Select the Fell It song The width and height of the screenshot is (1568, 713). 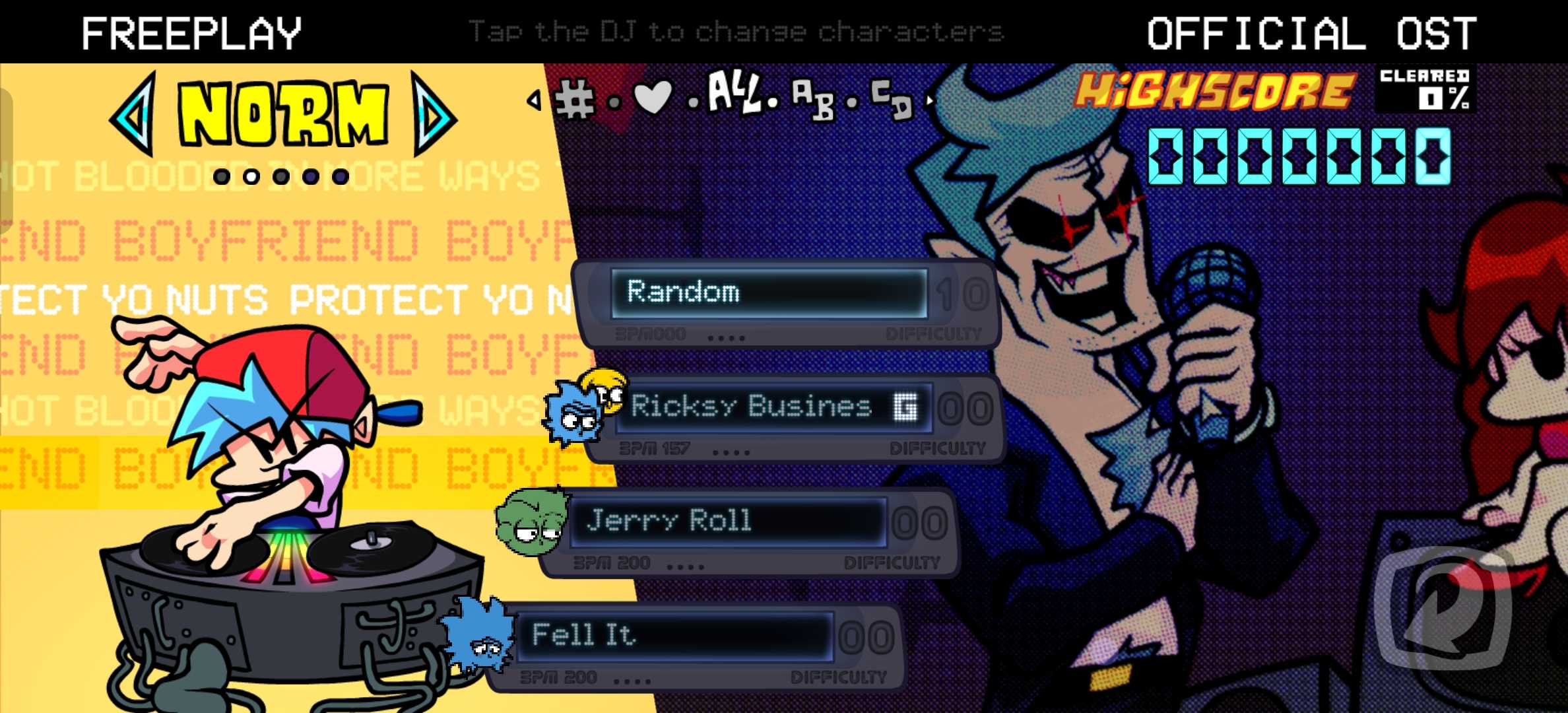pos(673,636)
